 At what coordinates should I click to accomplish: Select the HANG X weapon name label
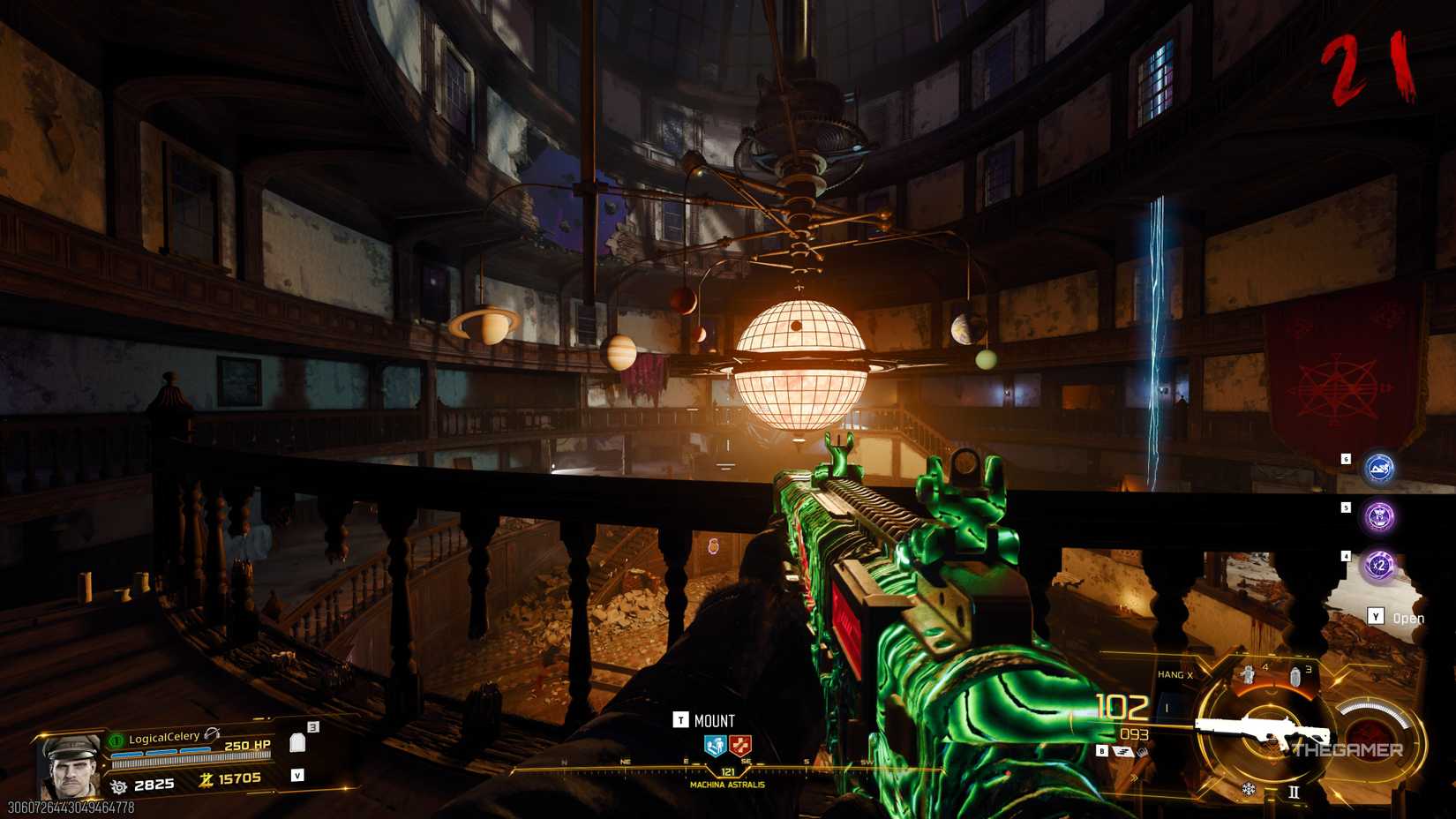click(x=1176, y=673)
